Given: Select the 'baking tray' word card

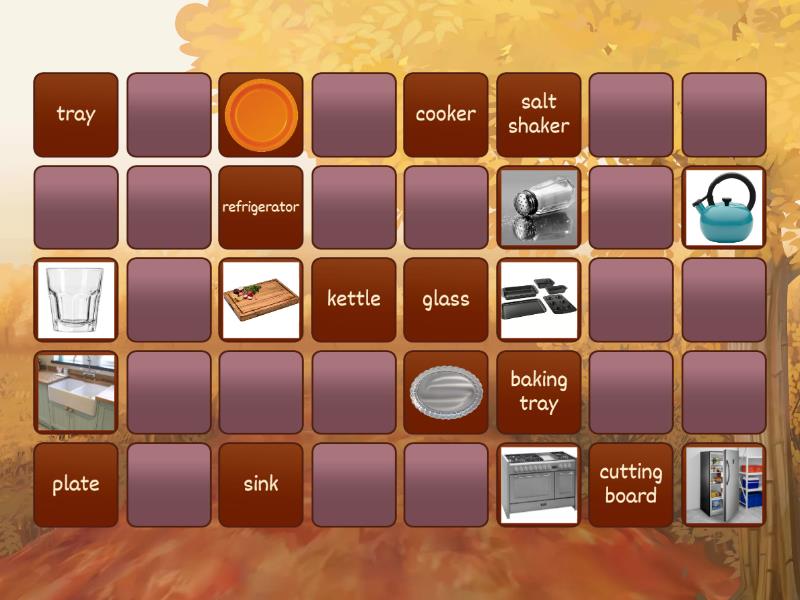Looking at the screenshot, I should click(x=539, y=392).
